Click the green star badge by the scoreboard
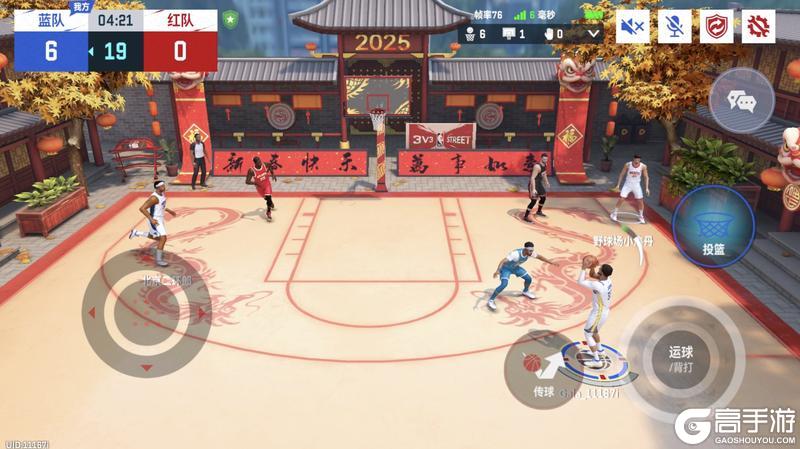Image resolution: width=800 pixels, height=449 pixels. (231, 19)
